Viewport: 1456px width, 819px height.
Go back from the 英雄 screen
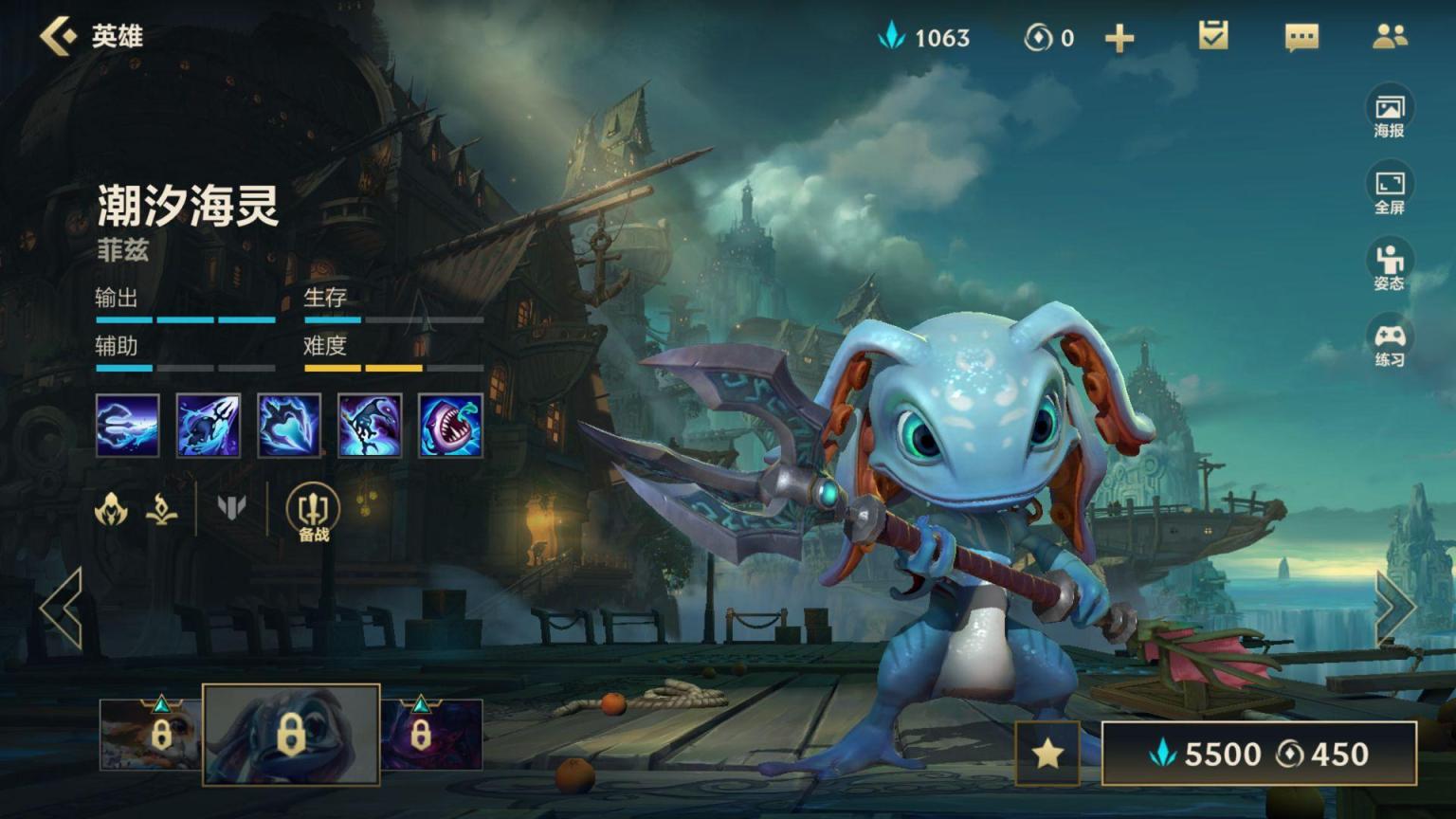pos(59,37)
